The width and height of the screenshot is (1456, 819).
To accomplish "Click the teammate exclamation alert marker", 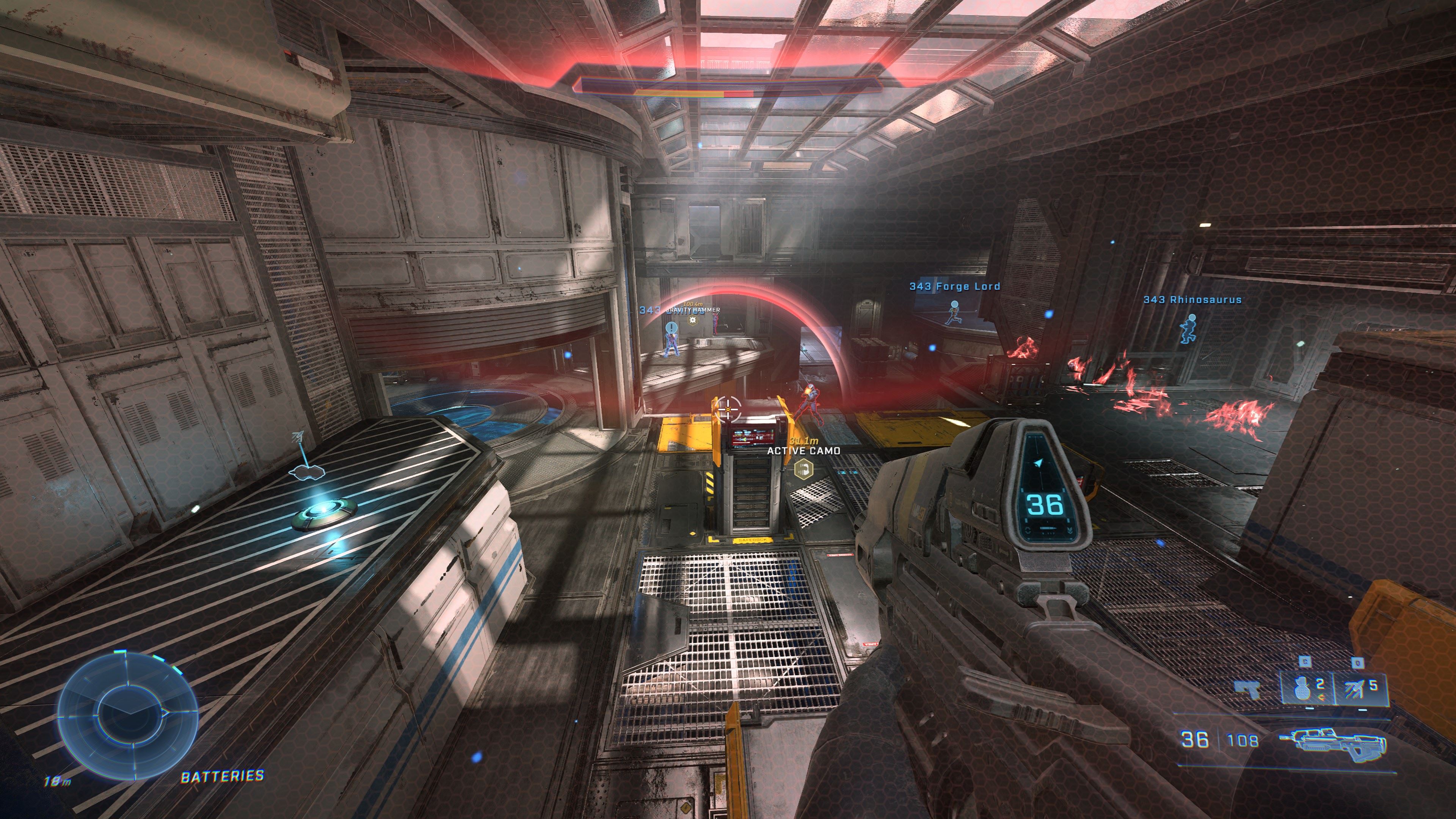I will point(671,327).
